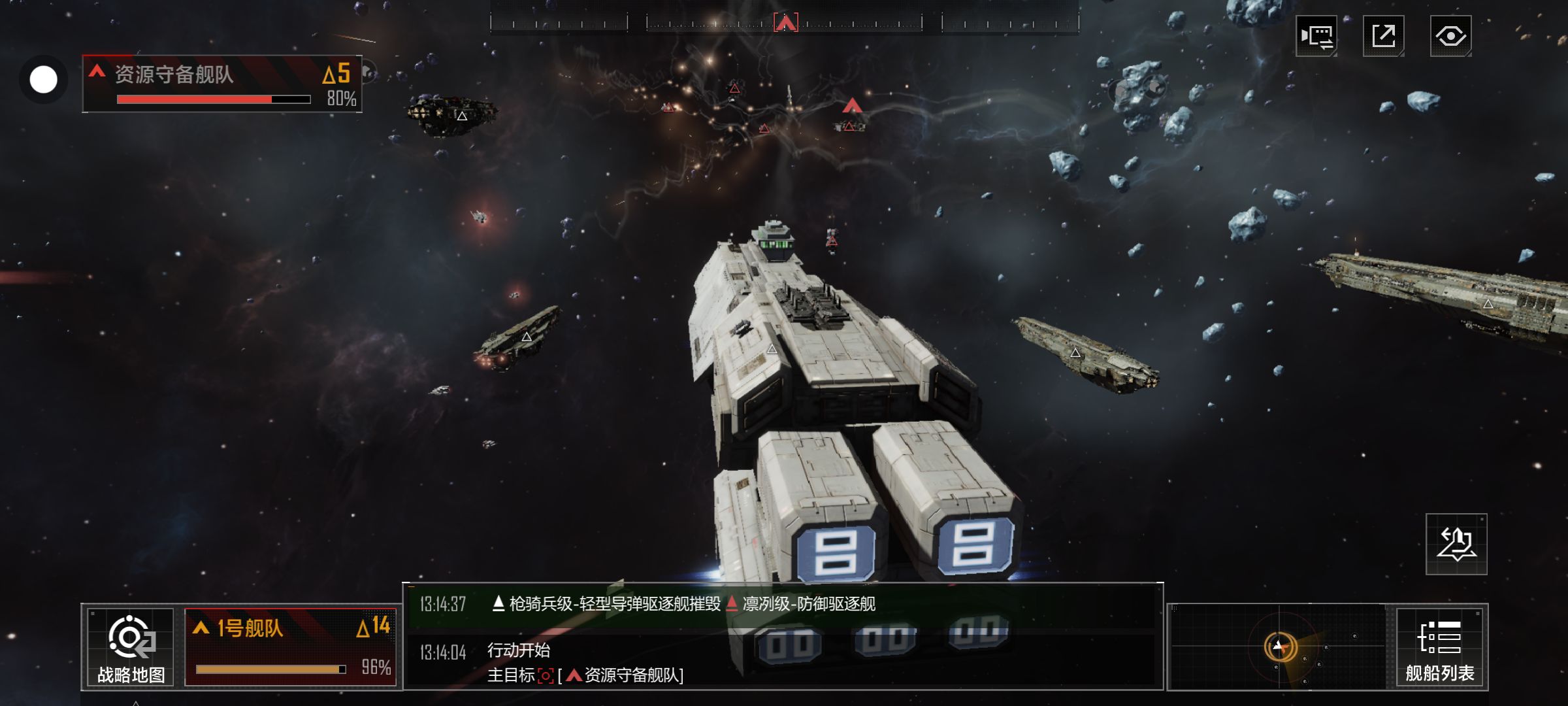Select the 1号舰队 fleet panel
The image size is (1568, 706).
coord(291,647)
